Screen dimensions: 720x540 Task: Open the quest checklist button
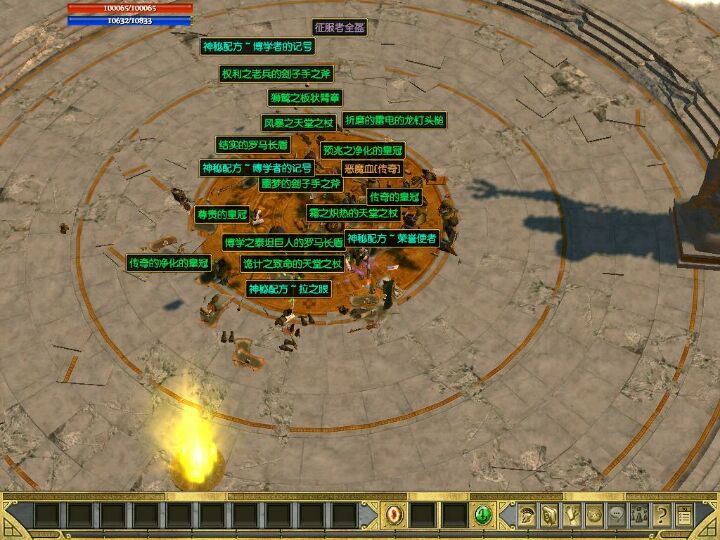tap(684, 516)
